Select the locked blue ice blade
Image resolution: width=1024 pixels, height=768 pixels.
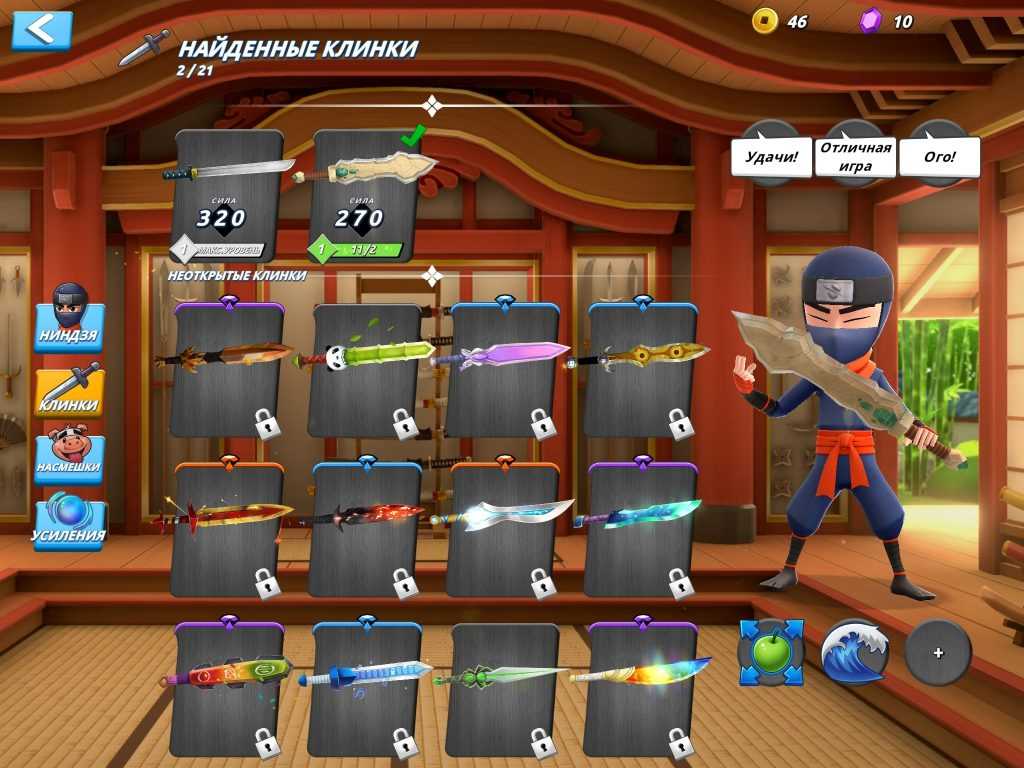click(367, 688)
